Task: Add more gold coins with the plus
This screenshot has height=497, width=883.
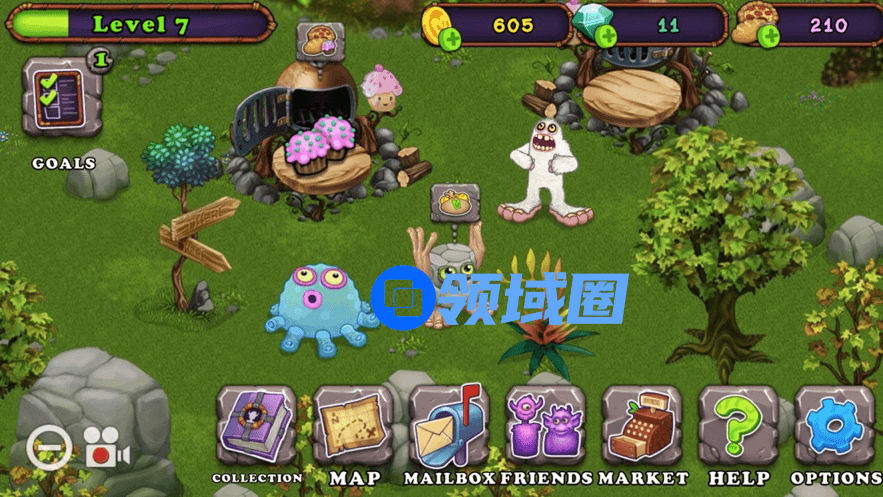Action: pyautogui.click(x=451, y=40)
